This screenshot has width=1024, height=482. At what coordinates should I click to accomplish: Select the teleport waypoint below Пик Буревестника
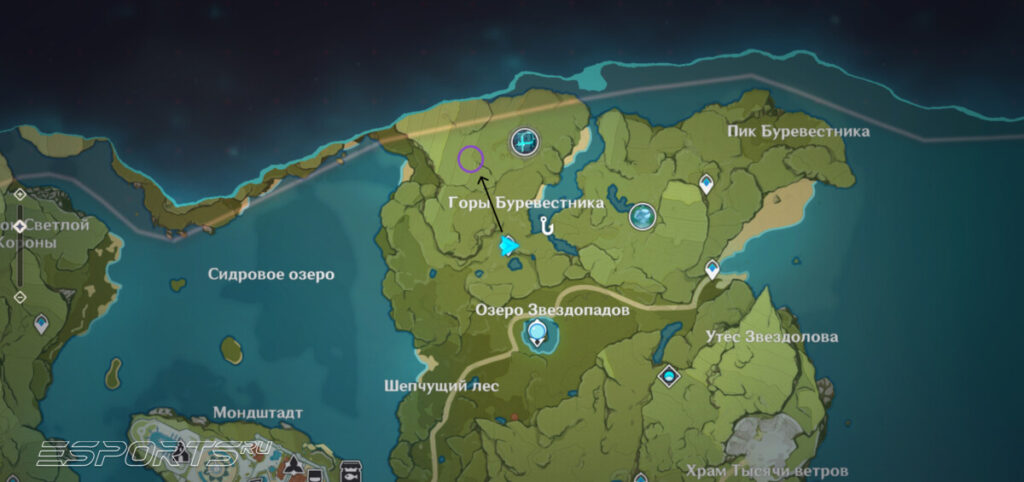(x=707, y=184)
